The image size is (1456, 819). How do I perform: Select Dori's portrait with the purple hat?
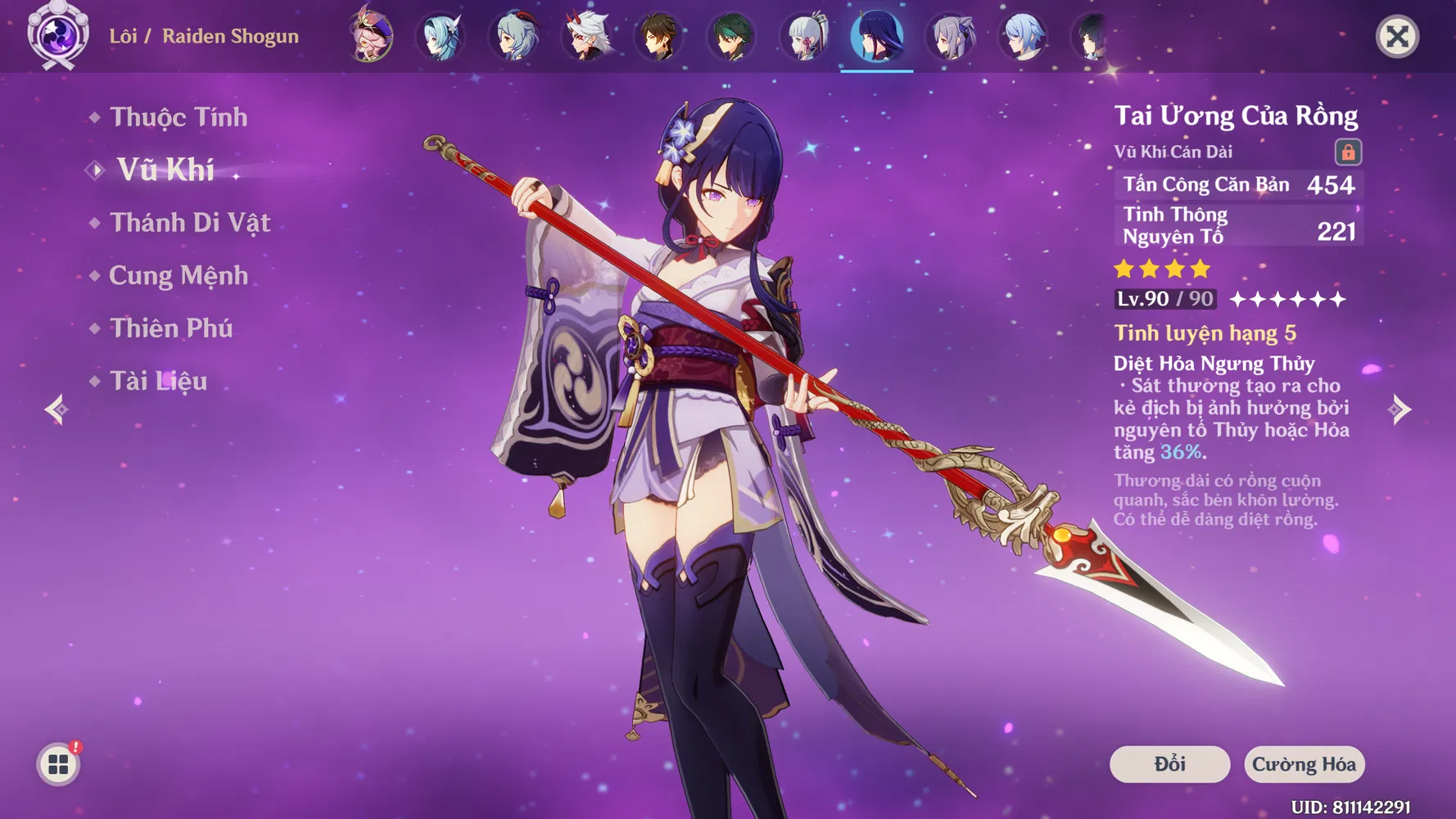pos(371,37)
